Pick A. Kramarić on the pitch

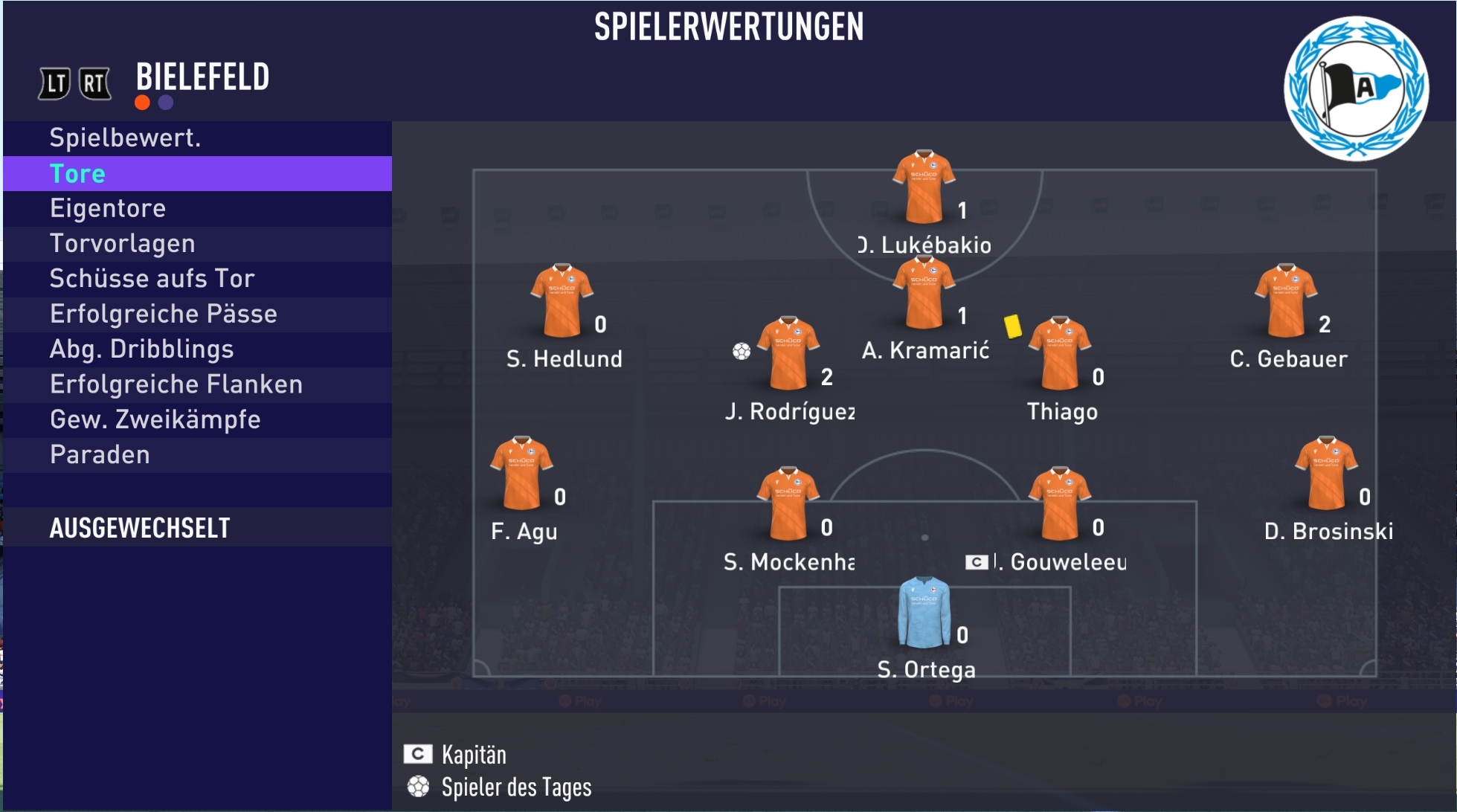(924, 293)
